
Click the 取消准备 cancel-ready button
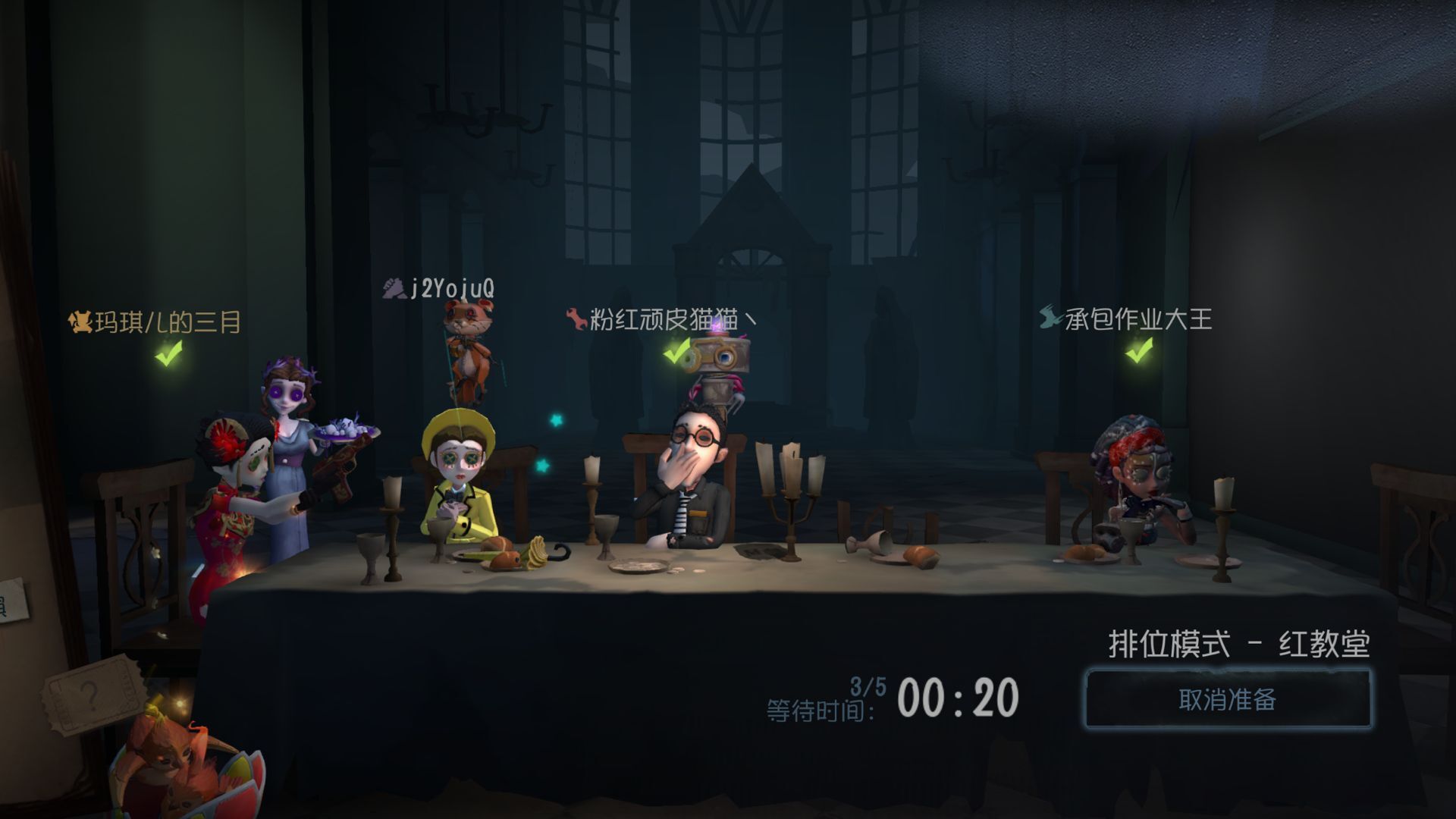pyautogui.click(x=1227, y=699)
